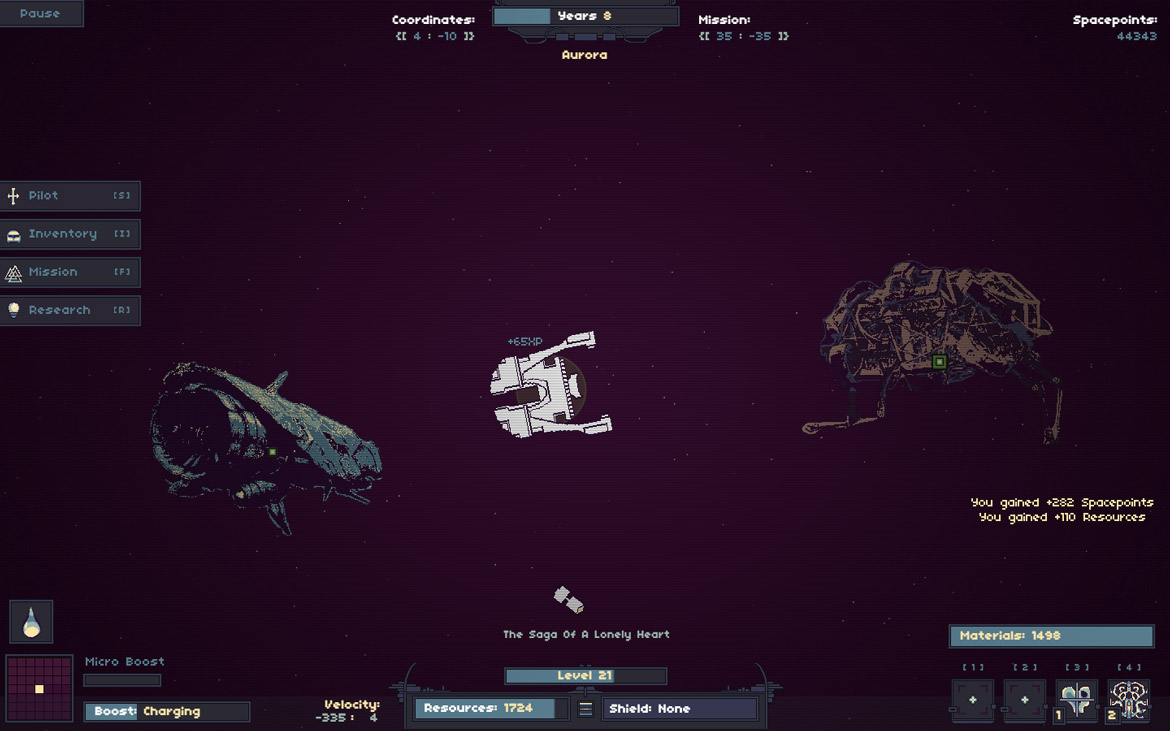1170x731 pixels.
Task: Open the Inventory panel
Action: (70, 234)
